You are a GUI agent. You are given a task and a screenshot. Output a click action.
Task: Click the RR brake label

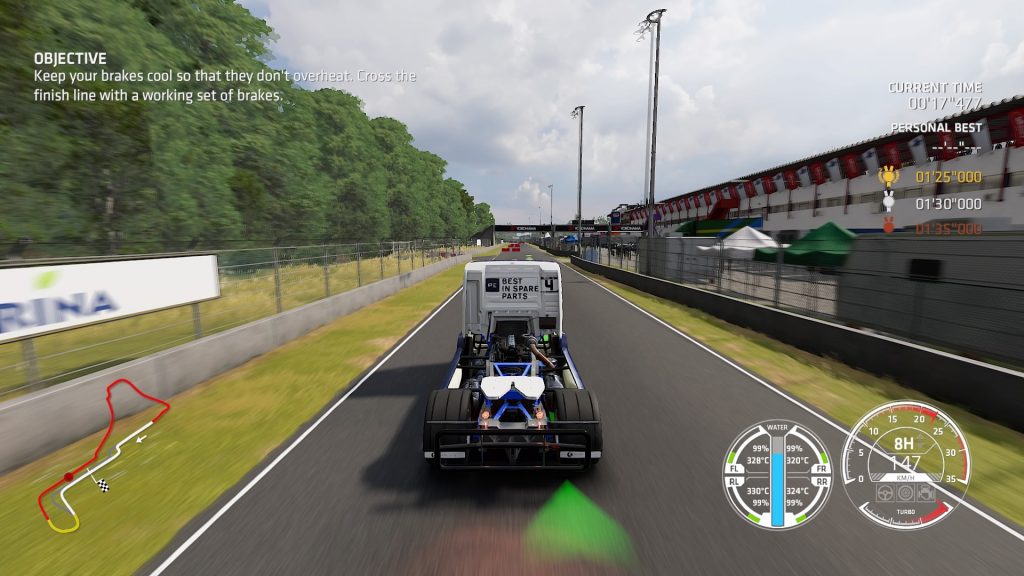[x=822, y=481]
